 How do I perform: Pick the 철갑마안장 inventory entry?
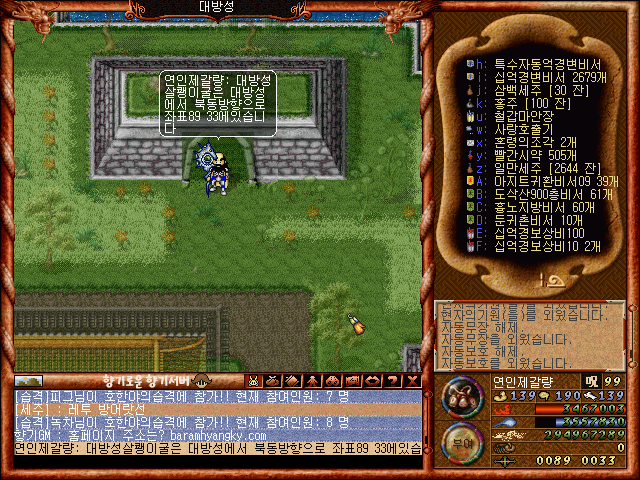[520, 115]
